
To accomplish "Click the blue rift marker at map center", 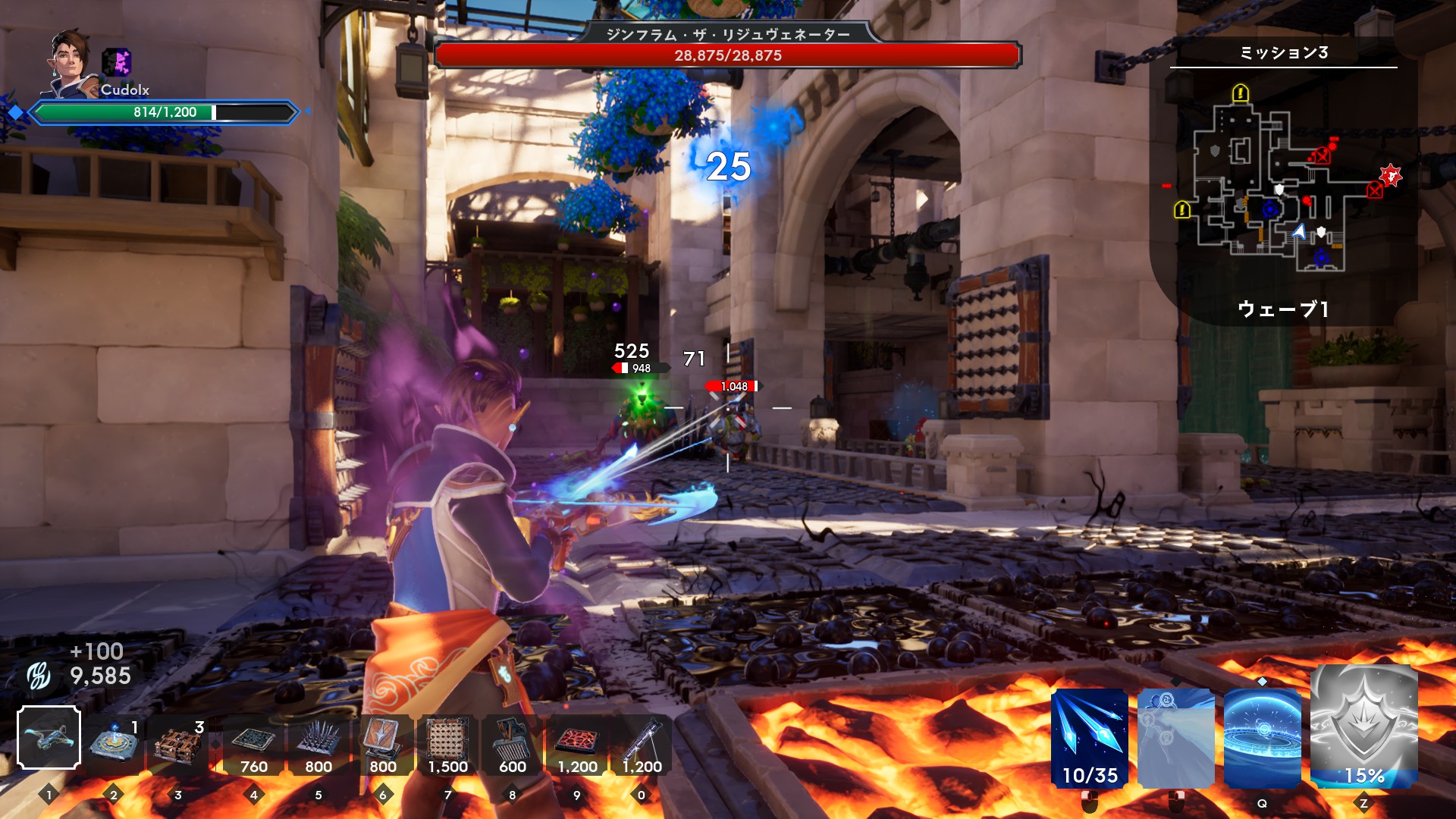I will 1270,209.
